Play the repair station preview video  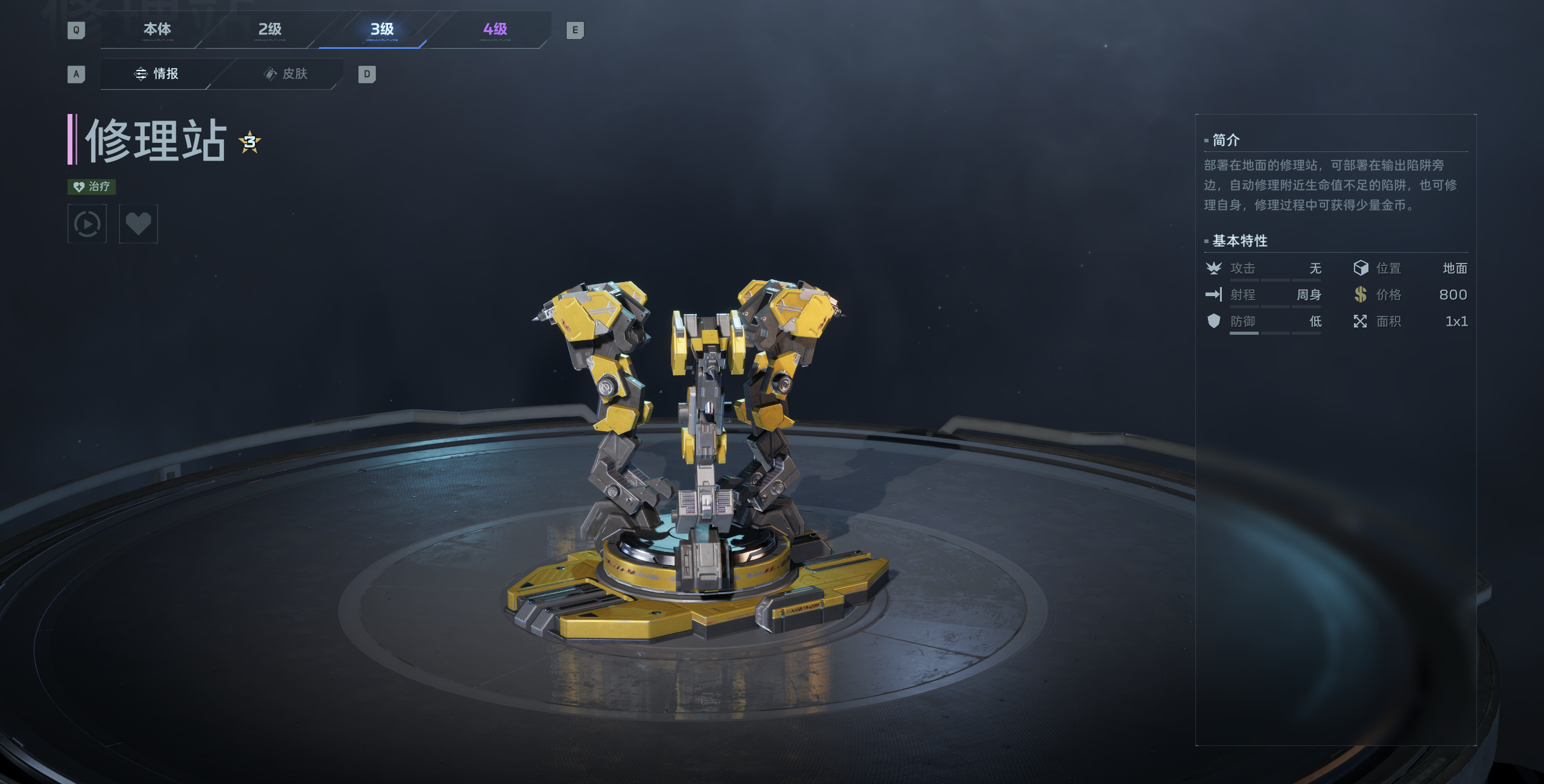click(x=87, y=224)
